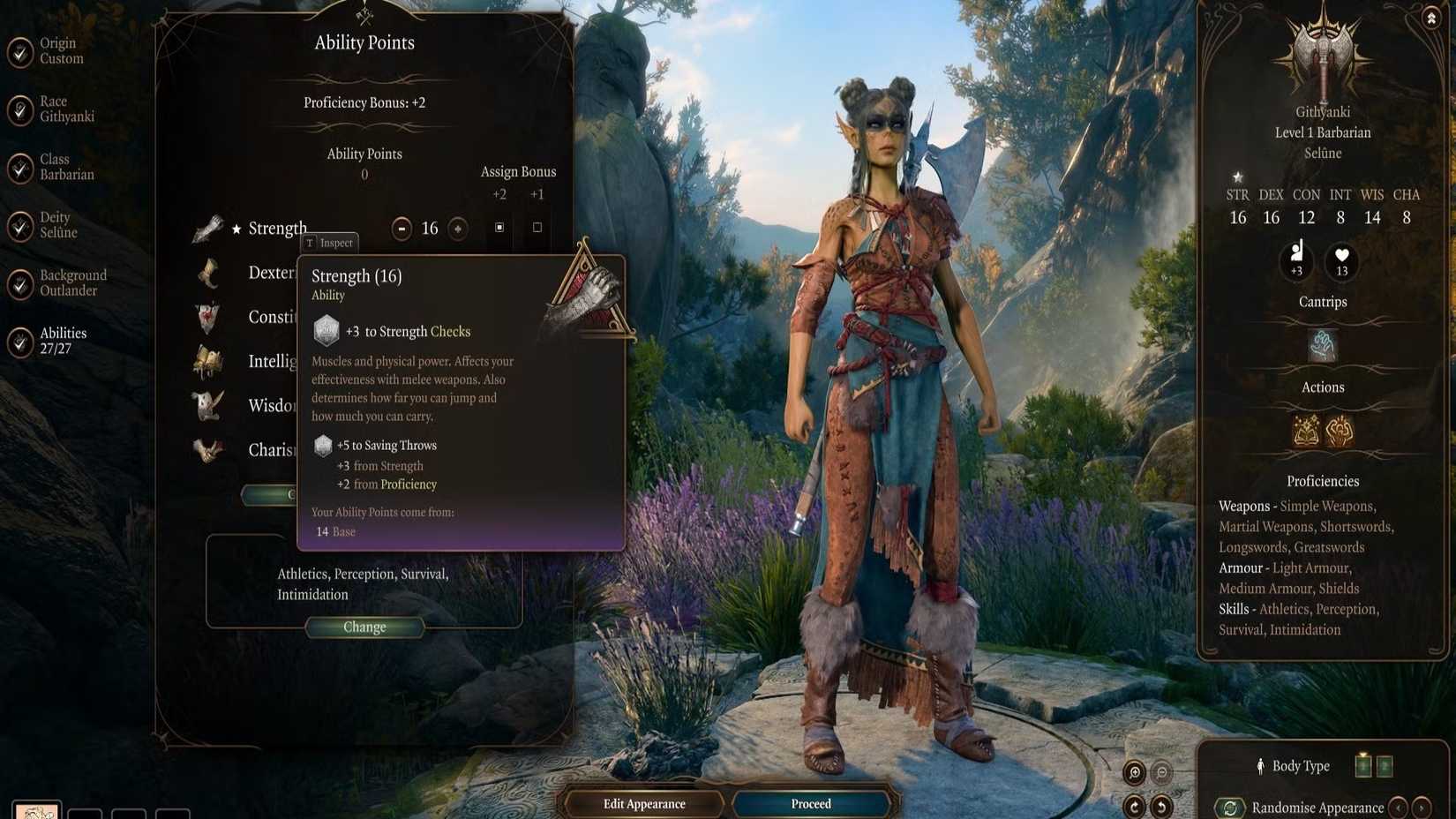Click the left arrow beside Randomise Appearance
Image resolution: width=1456 pixels, height=819 pixels.
tap(1398, 808)
